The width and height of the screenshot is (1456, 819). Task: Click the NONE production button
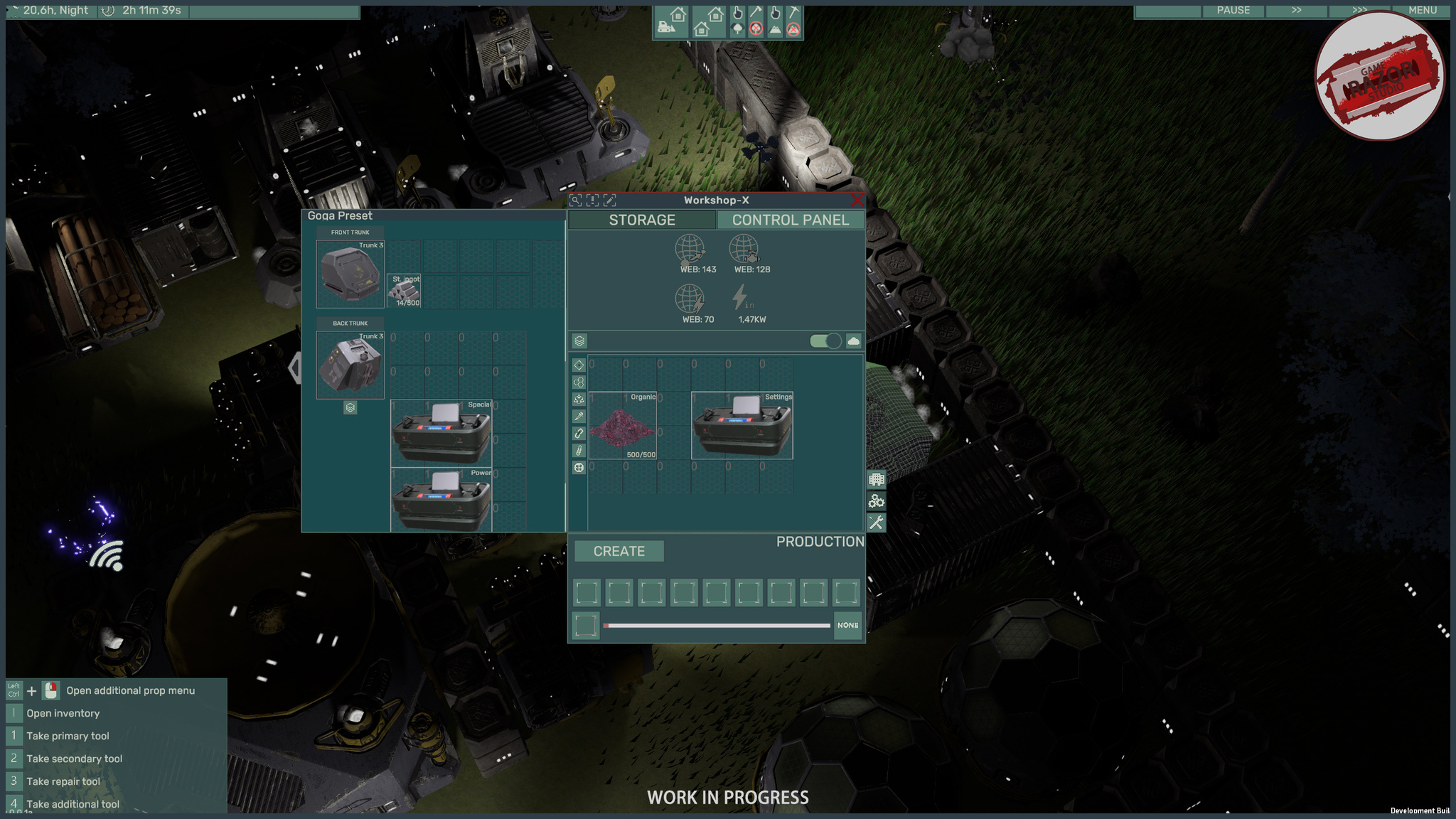(x=847, y=626)
